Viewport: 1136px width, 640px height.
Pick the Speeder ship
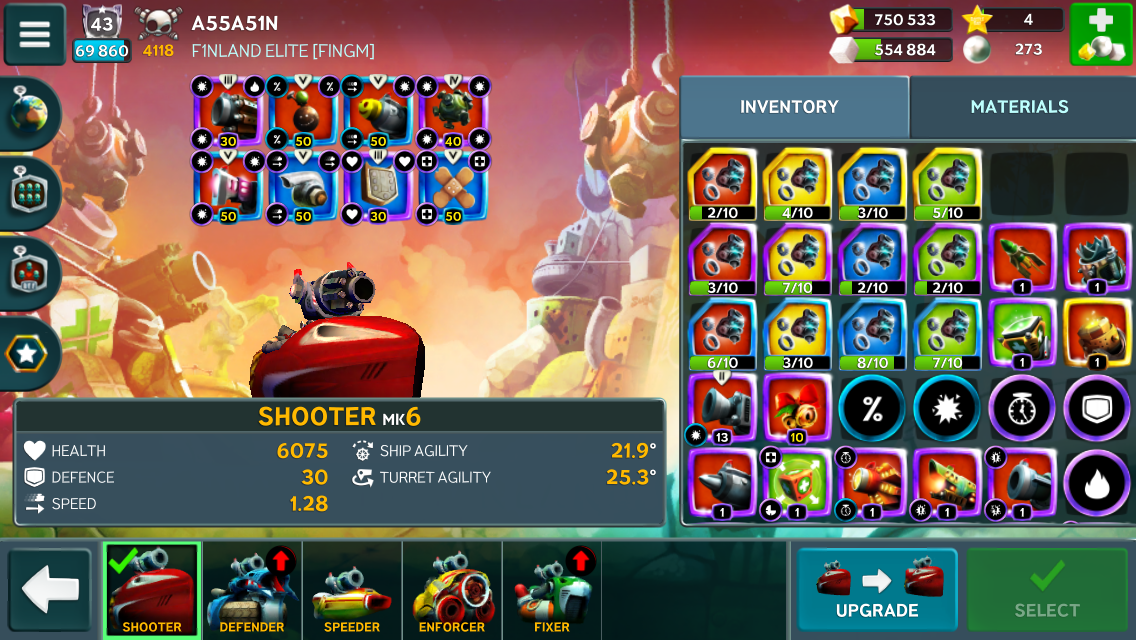tap(352, 591)
